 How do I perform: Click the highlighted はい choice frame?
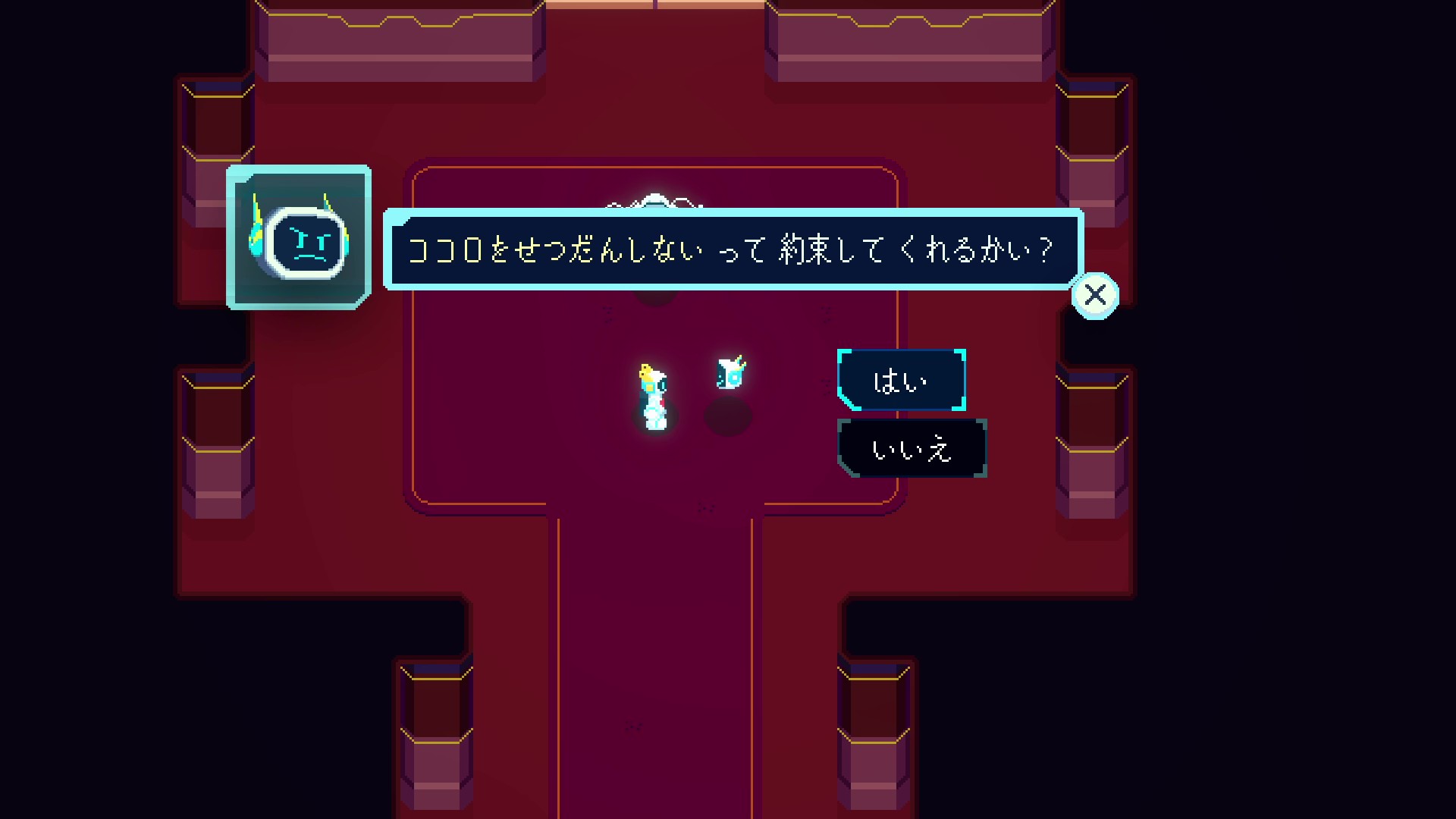click(902, 381)
